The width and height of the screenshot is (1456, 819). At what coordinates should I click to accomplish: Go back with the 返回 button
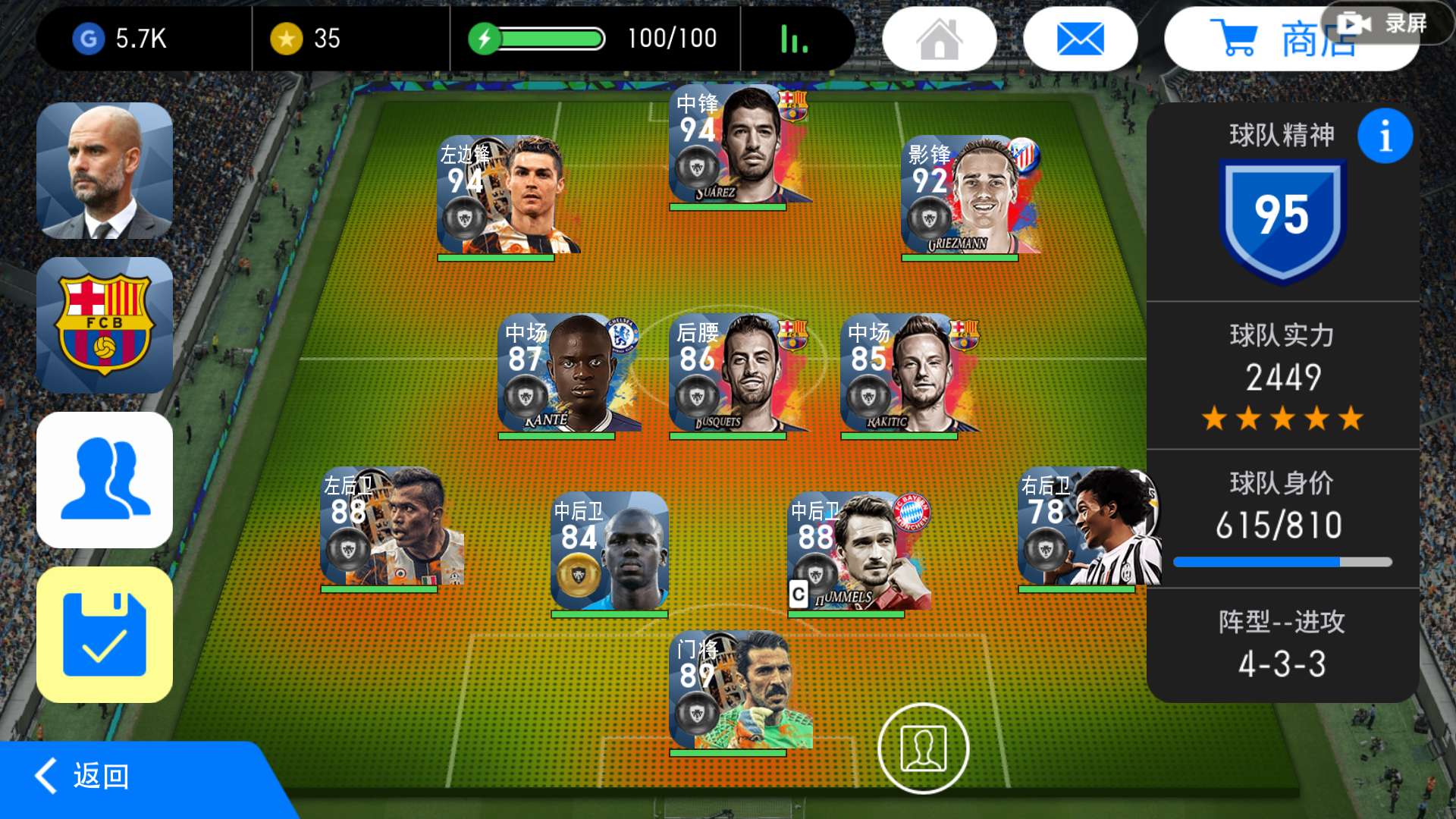(x=99, y=777)
